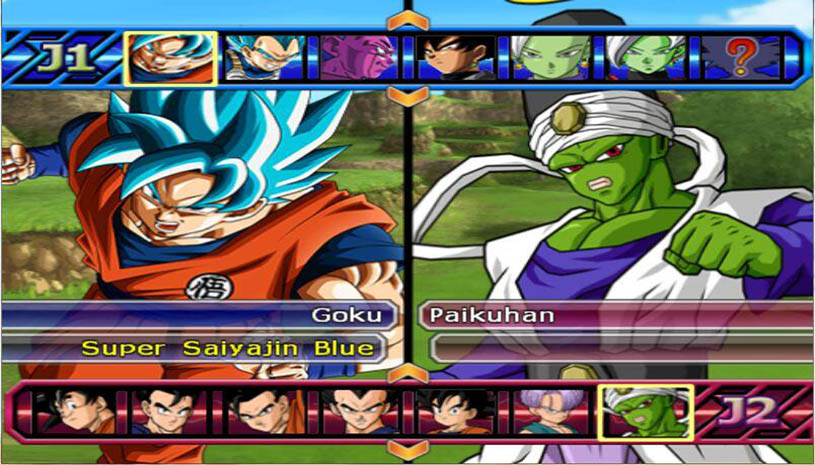Select Super Saiyan Blue Goku portrait in J1 row
This screenshot has width=815, height=465.
point(171,58)
